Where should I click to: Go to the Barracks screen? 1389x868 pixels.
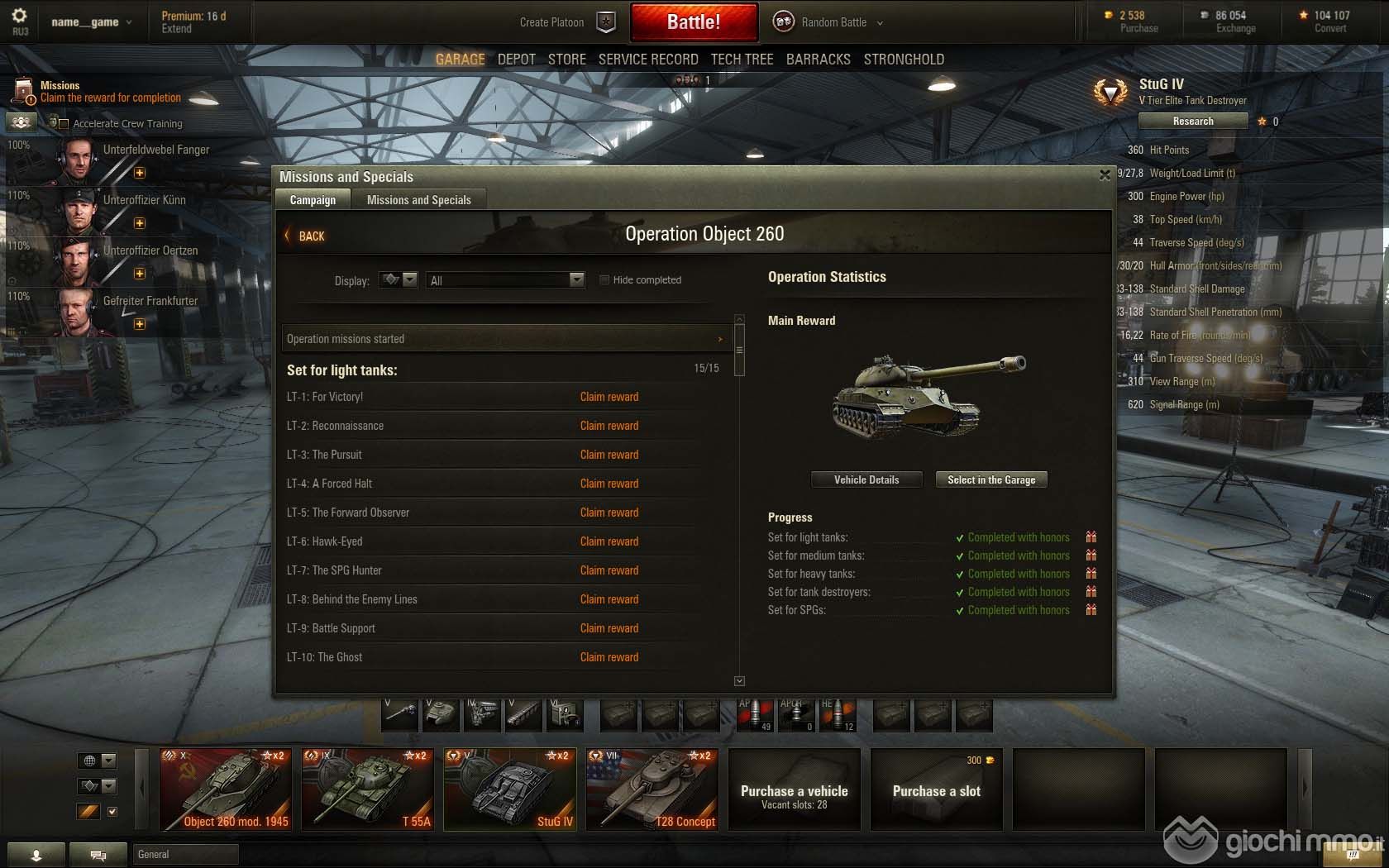818,60
